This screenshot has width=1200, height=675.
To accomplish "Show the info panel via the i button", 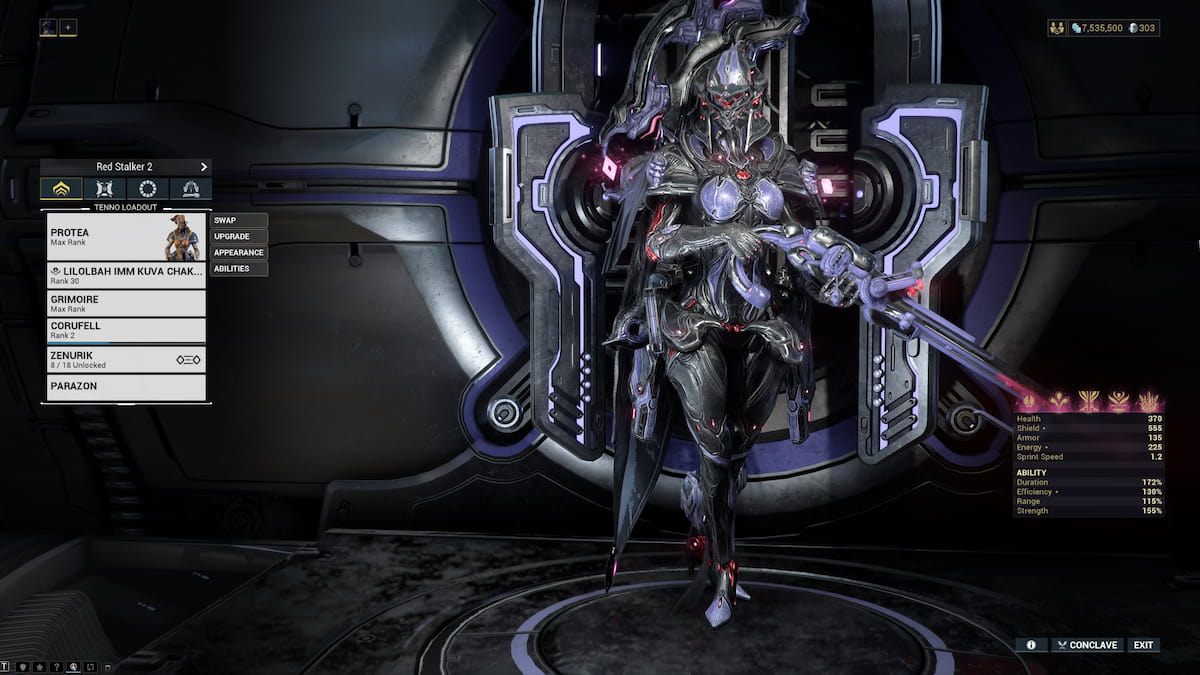I will pyautogui.click(x=1030, y=645).
